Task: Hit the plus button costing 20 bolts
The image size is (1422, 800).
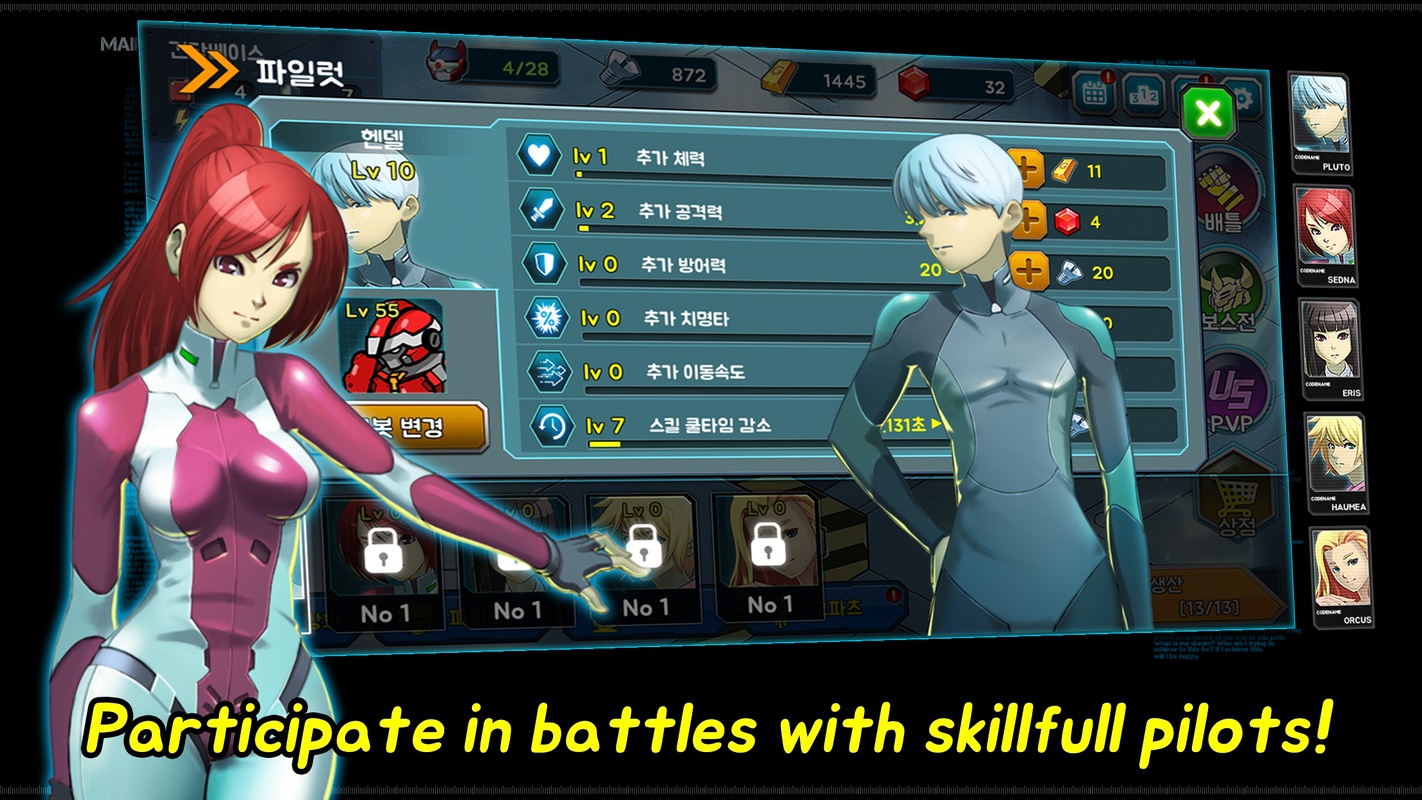Action: [x=1030, y=271]
